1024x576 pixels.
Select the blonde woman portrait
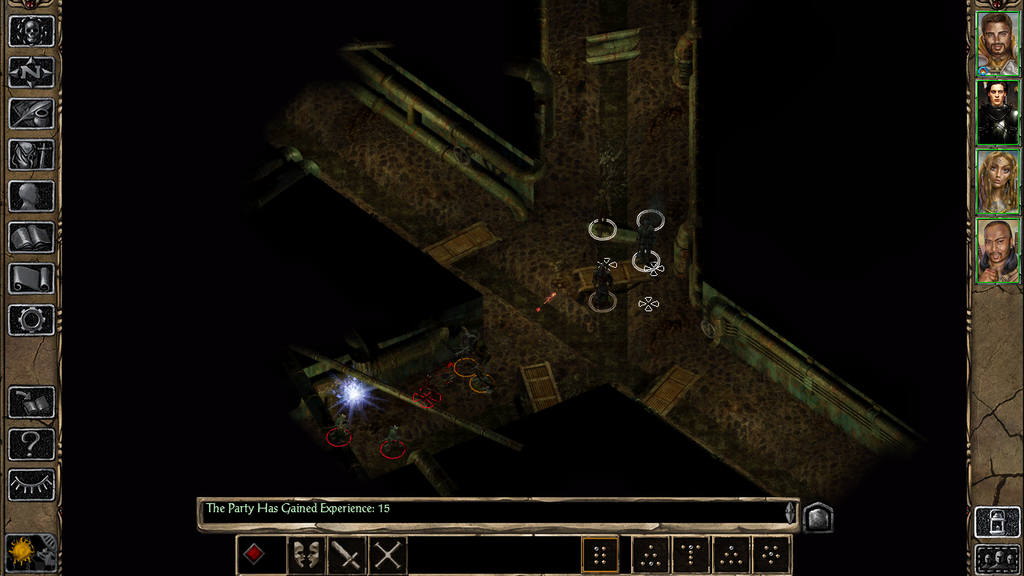click(997, 181)
